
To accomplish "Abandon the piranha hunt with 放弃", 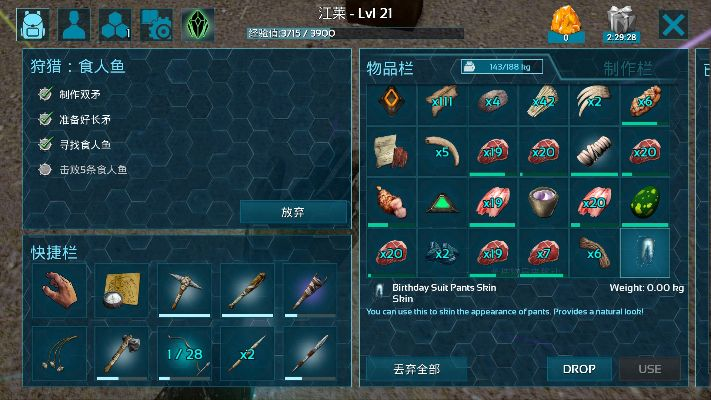I will tap(293, 212).
